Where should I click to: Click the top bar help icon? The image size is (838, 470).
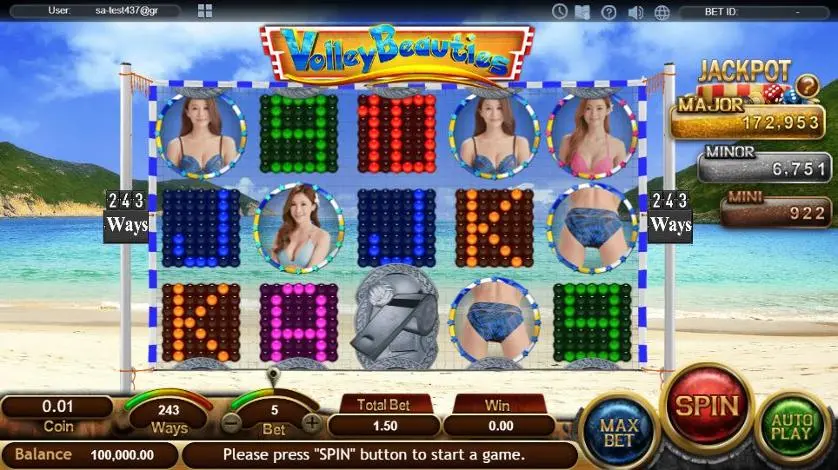(609, 12)
